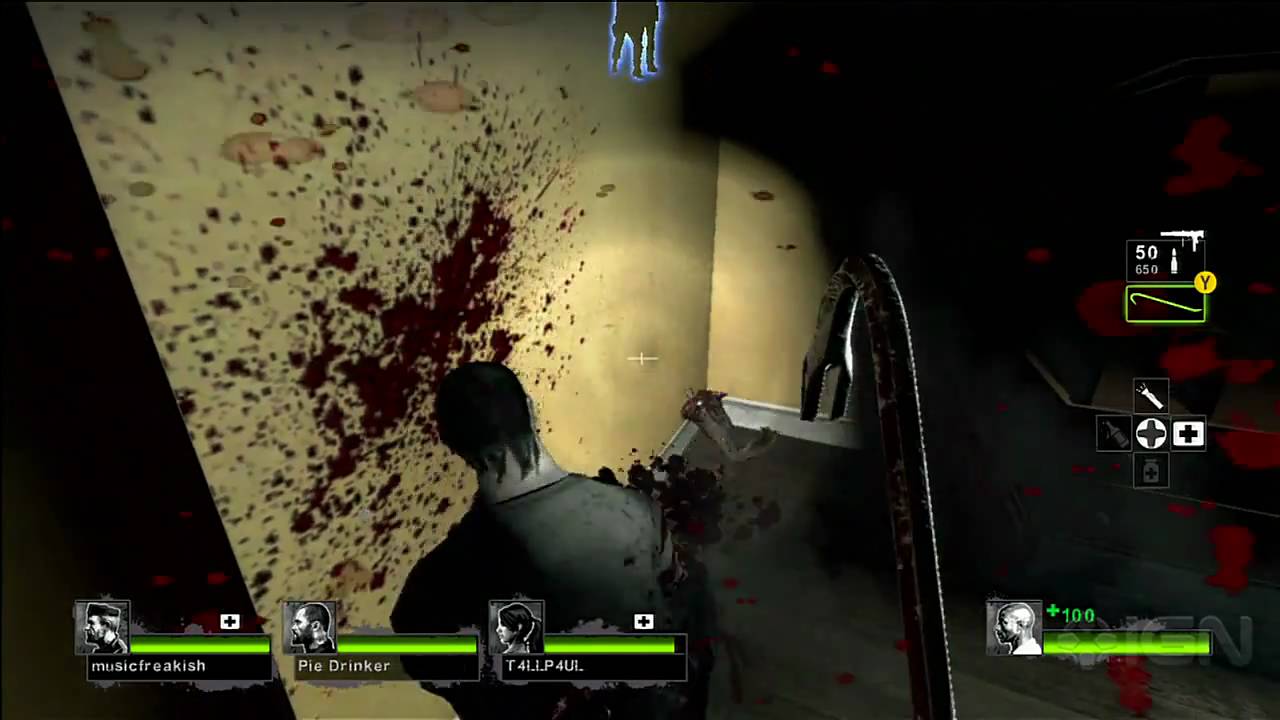The width and height of the screenshot is (1280, 720).
Task: Select the Molotov throwable icon
Action: tap(1113, 435)
